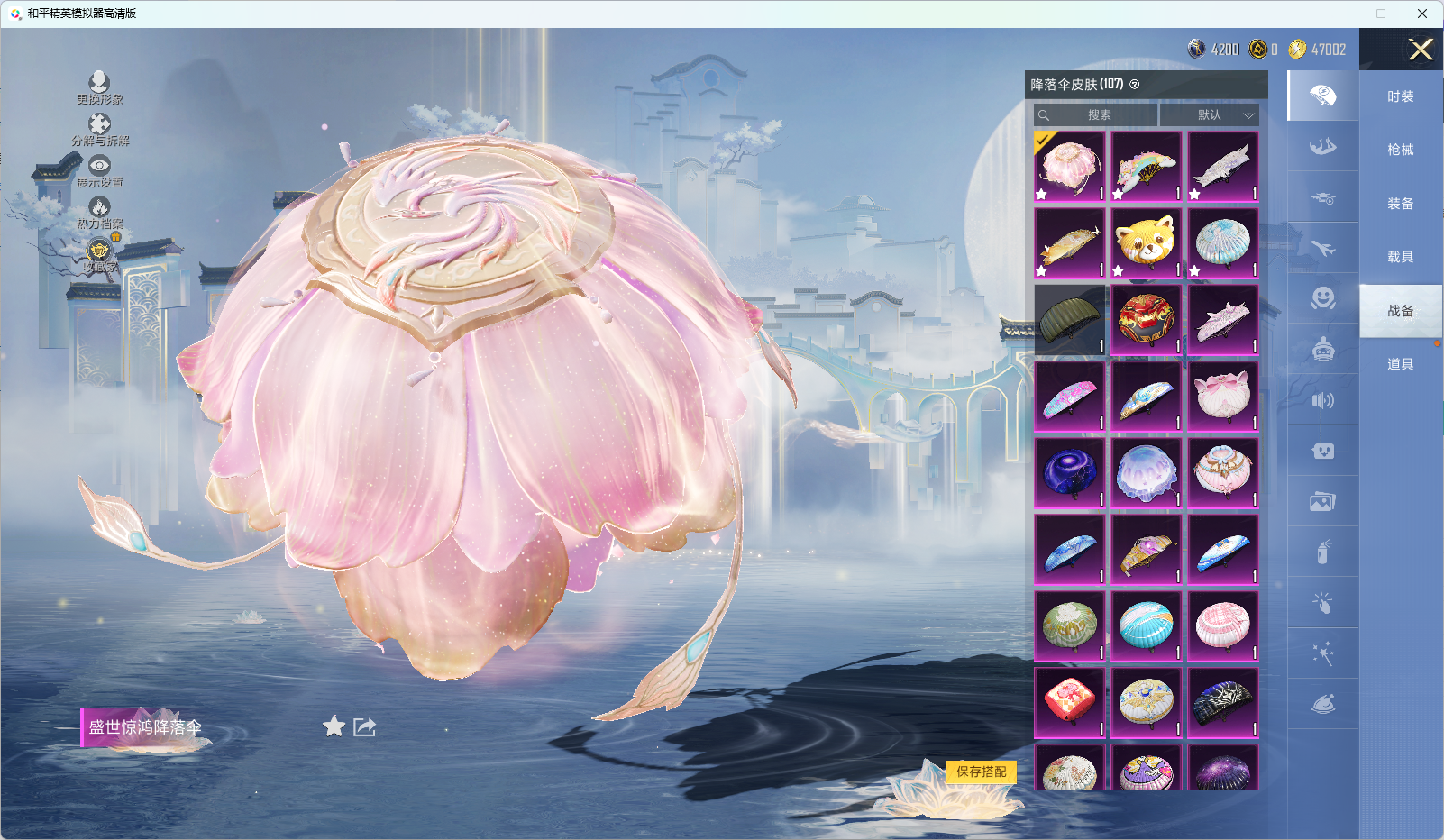Screen dimensions: 1444x840
Task: Click the 保存搭配 button
Action: (x=981, y=772)
